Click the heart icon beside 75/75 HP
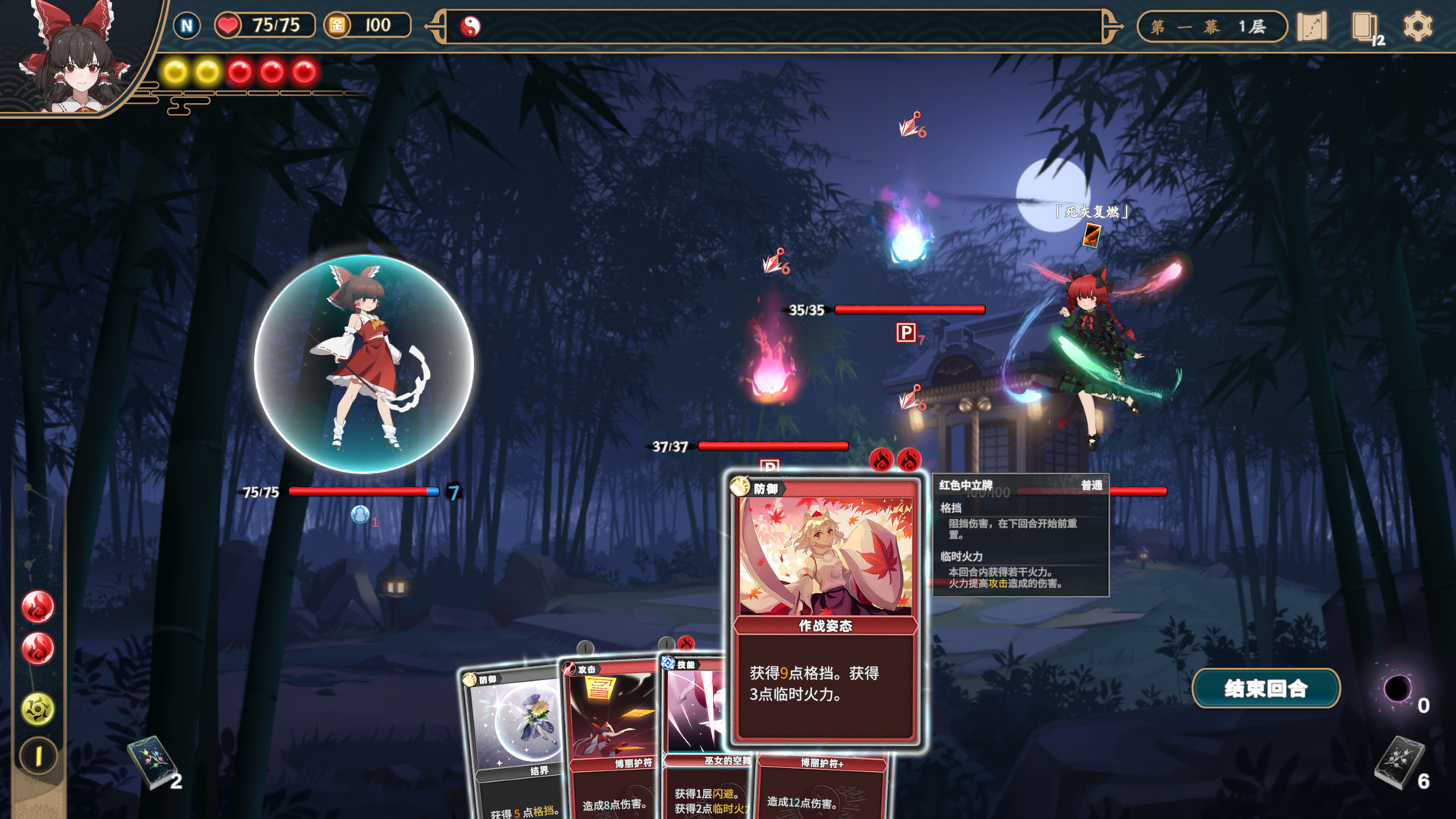1456x819 pixels. click(x=227, y=25)
